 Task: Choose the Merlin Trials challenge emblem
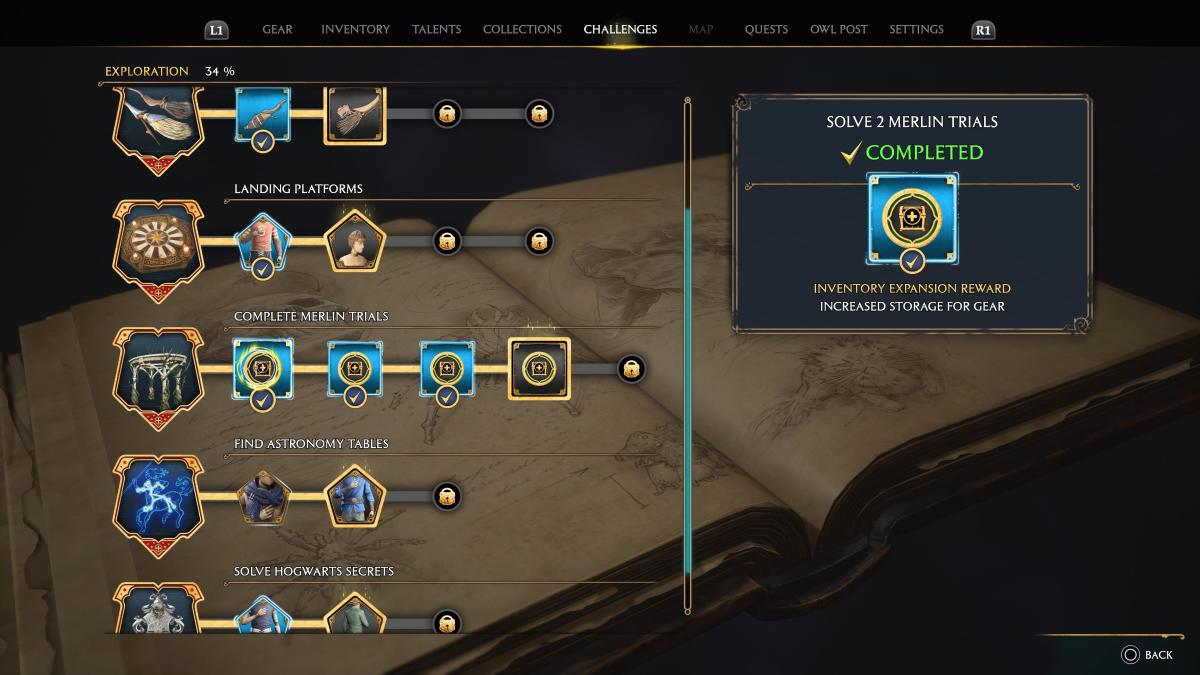[160, 372]
